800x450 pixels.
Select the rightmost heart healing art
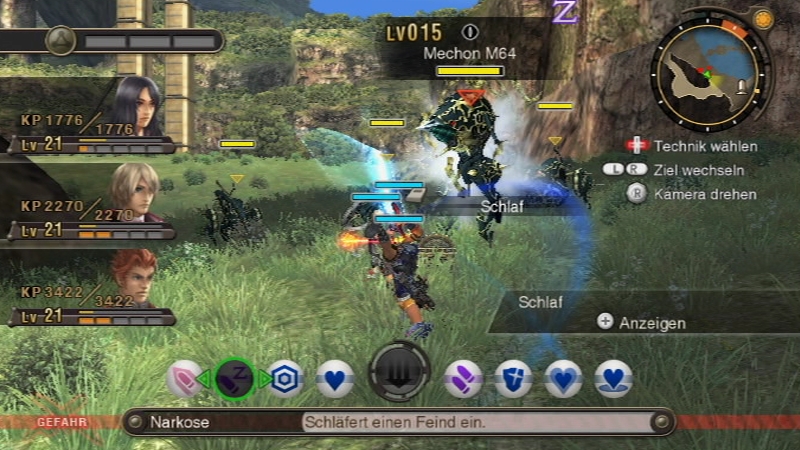pyautogui.click(x=613, y=379)
